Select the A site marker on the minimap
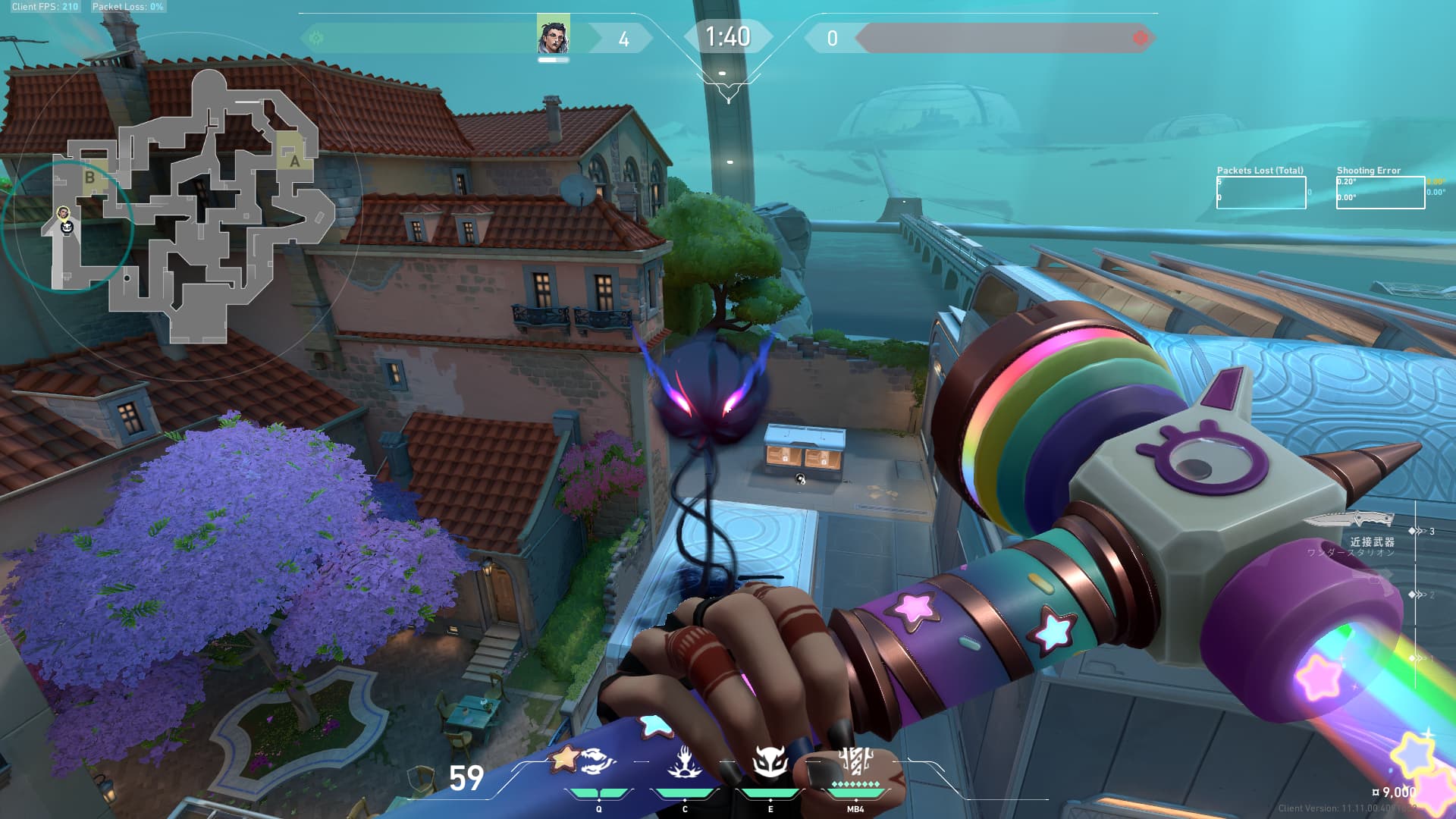Viewport: 1456px width, 819px height. pyautogui.click(x=294, y=161)
